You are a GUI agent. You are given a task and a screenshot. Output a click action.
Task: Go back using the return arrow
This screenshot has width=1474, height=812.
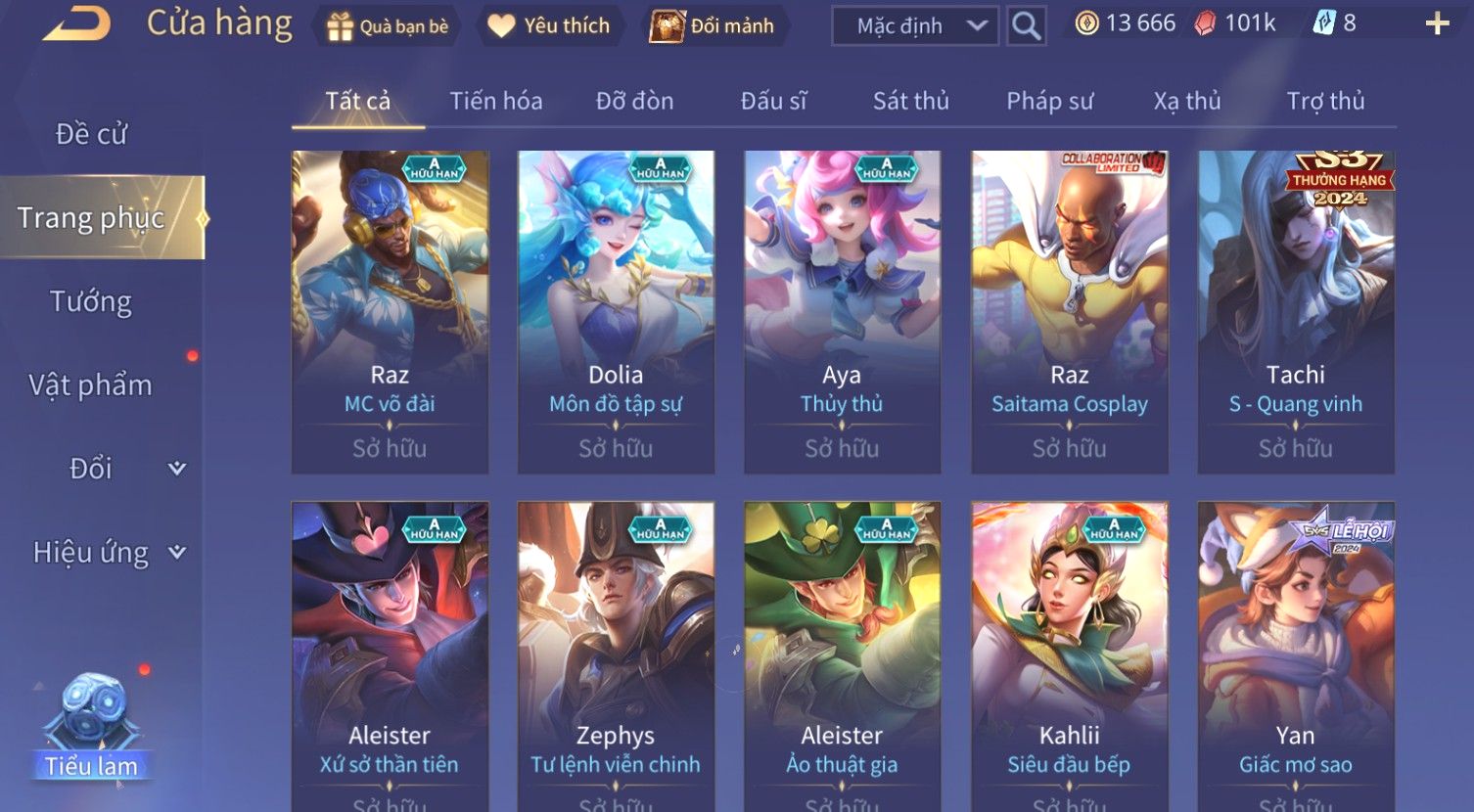coord(76,24)
